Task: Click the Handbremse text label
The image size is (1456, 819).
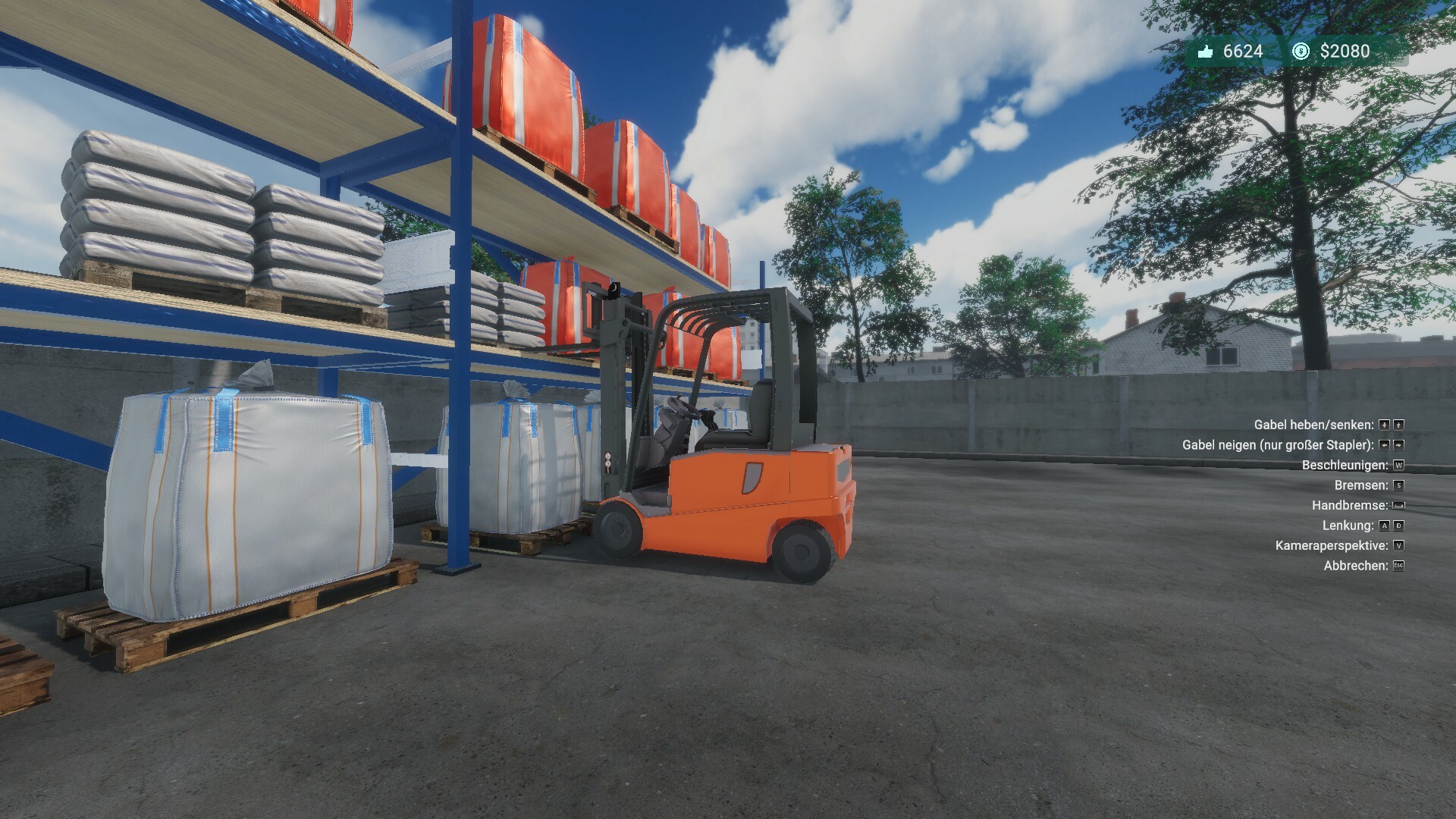Action: pos(1350,505)
